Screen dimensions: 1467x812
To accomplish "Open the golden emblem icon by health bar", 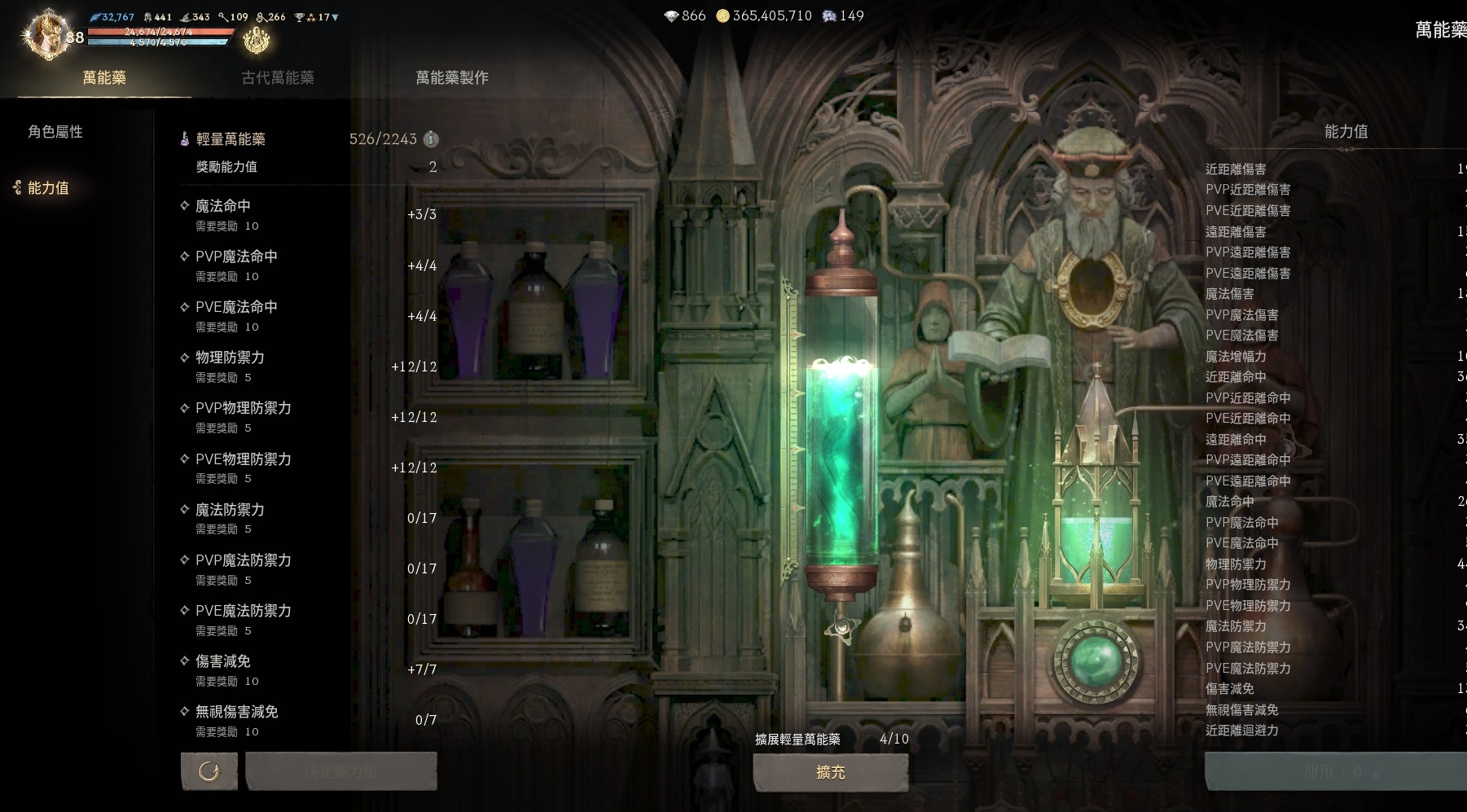I will (257, 39).
